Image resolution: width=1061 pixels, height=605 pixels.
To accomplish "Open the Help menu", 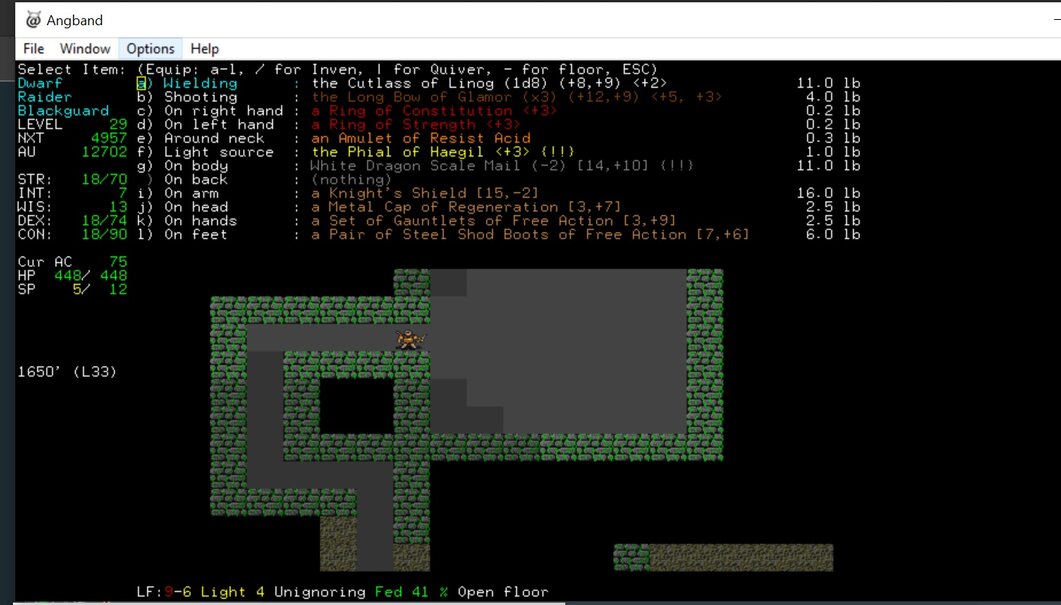I will 204,48.
